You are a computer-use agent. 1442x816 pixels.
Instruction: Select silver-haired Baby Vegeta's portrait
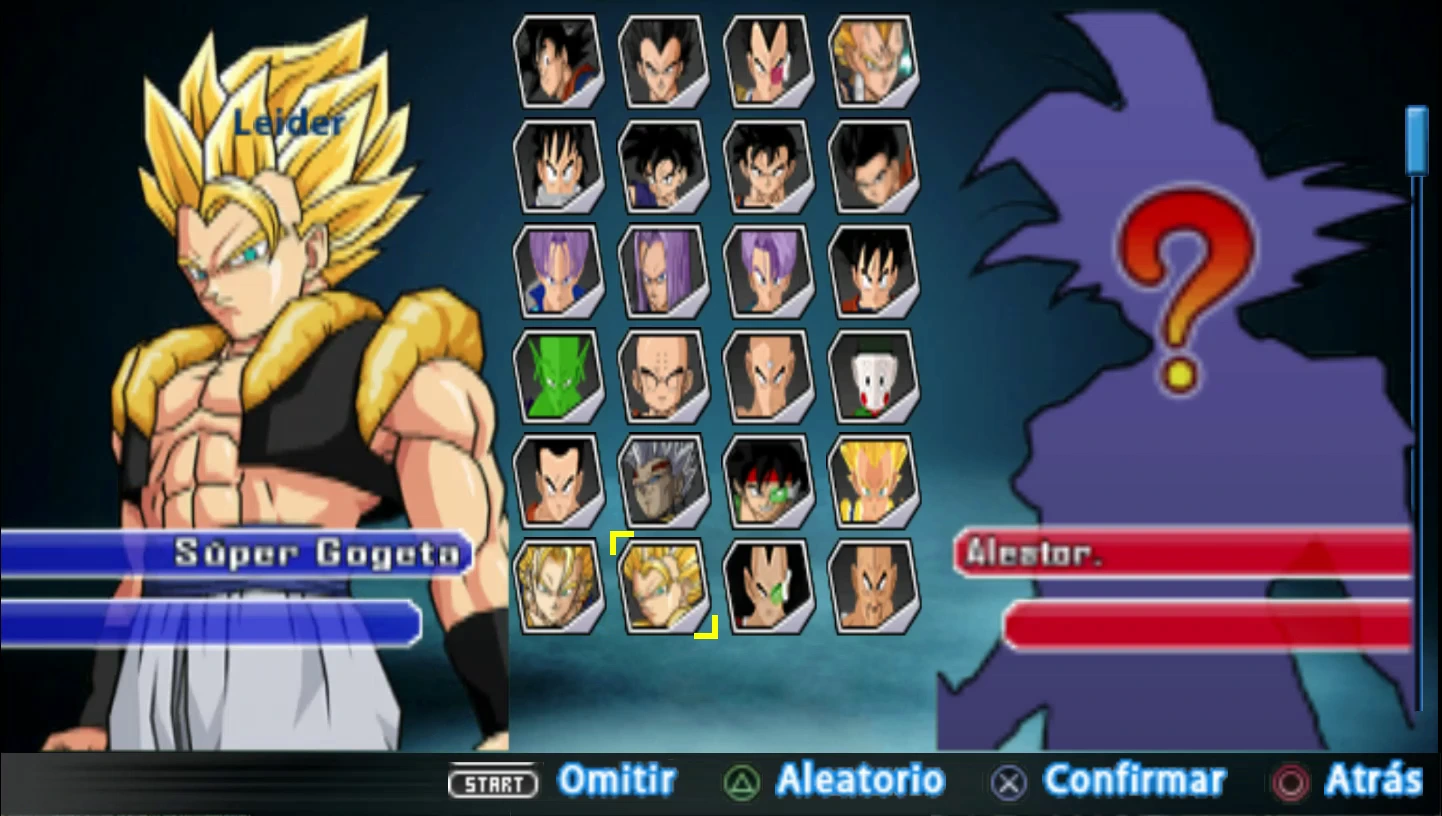[x=664, y=480]
